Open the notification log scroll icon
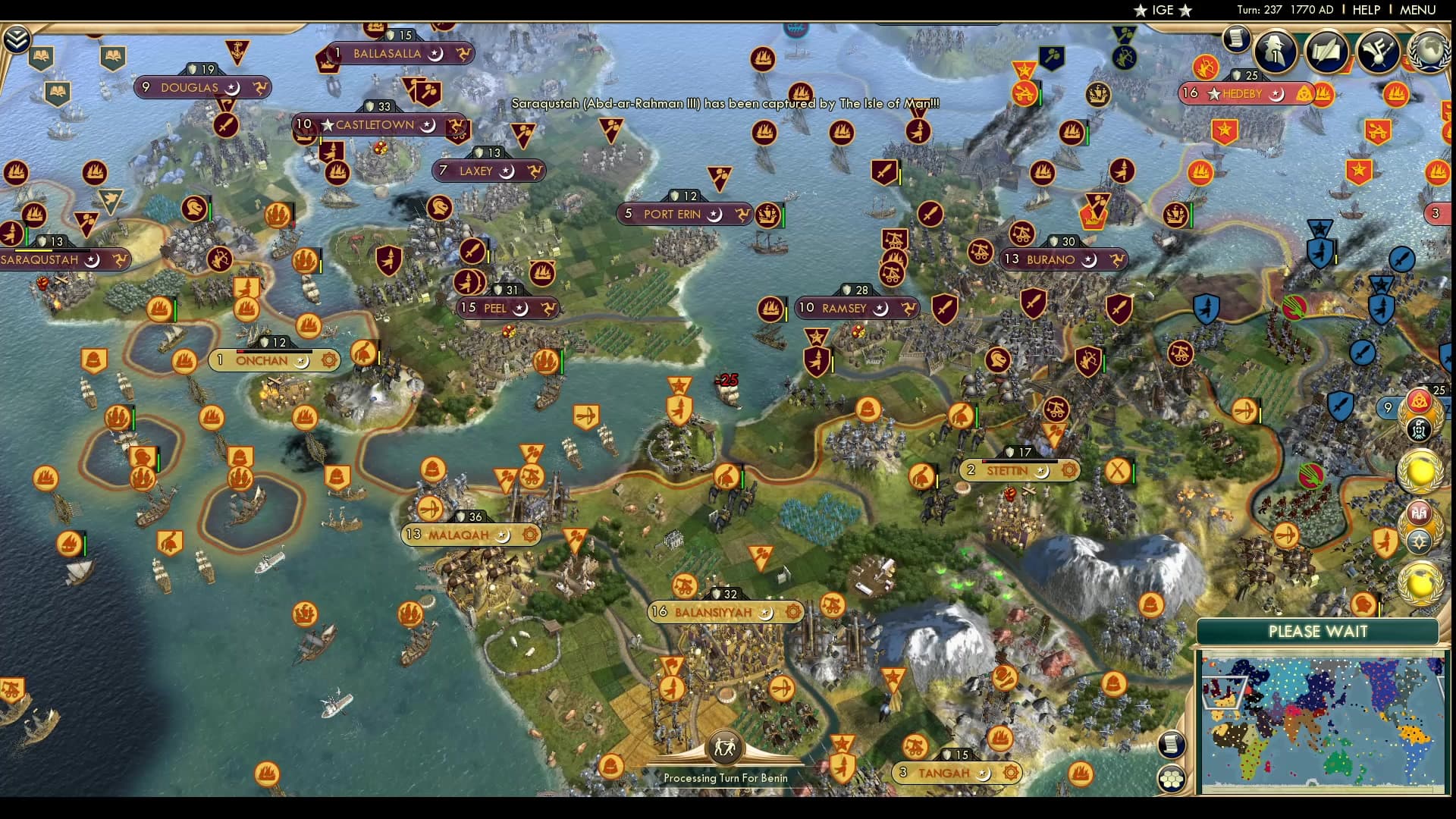 point(1236,39)
